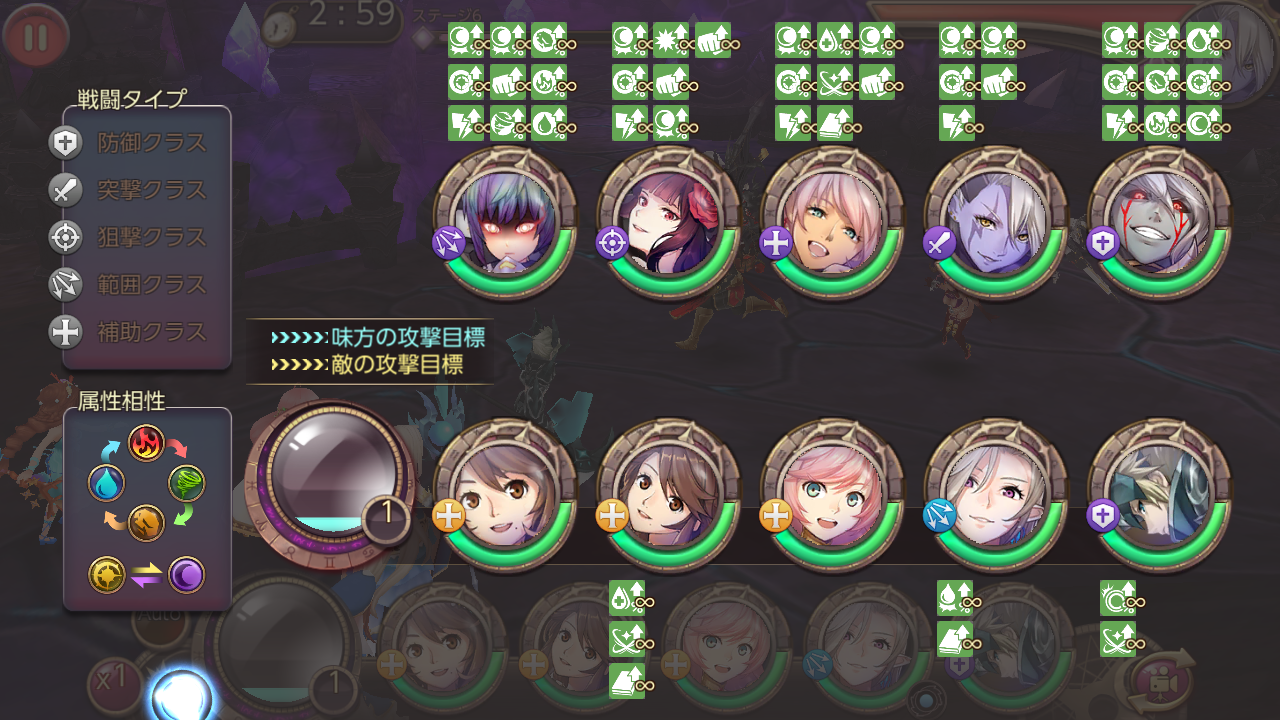Viewport: 1280px width, 720px height.
Task: Tap the fire element icon
Action: point(146,442)
